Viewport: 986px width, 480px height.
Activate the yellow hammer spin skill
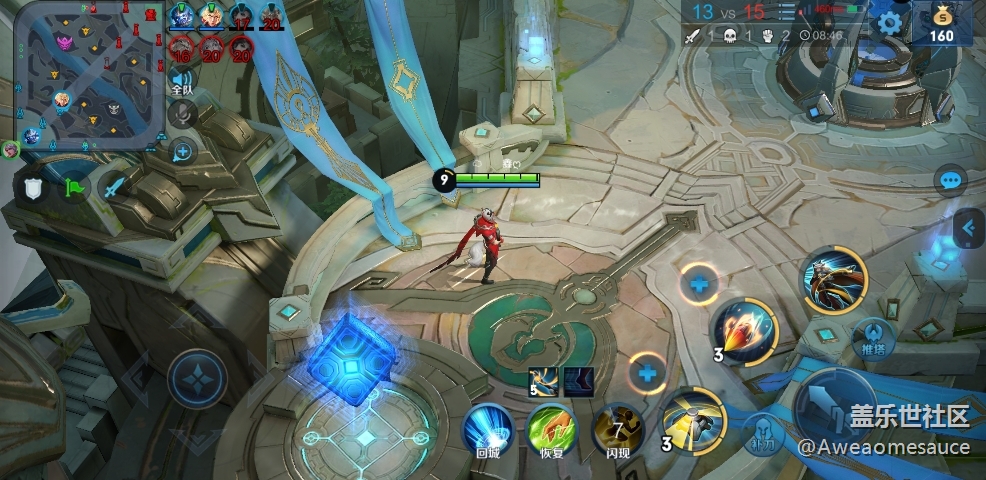tap(693, 418)
